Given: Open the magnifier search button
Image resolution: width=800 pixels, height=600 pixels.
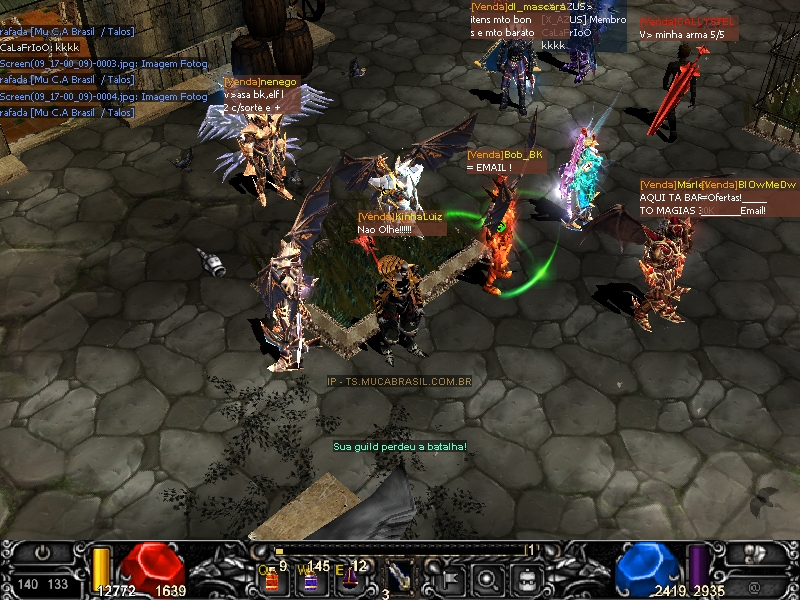Looking at the screenshot, I should [487, 576].
